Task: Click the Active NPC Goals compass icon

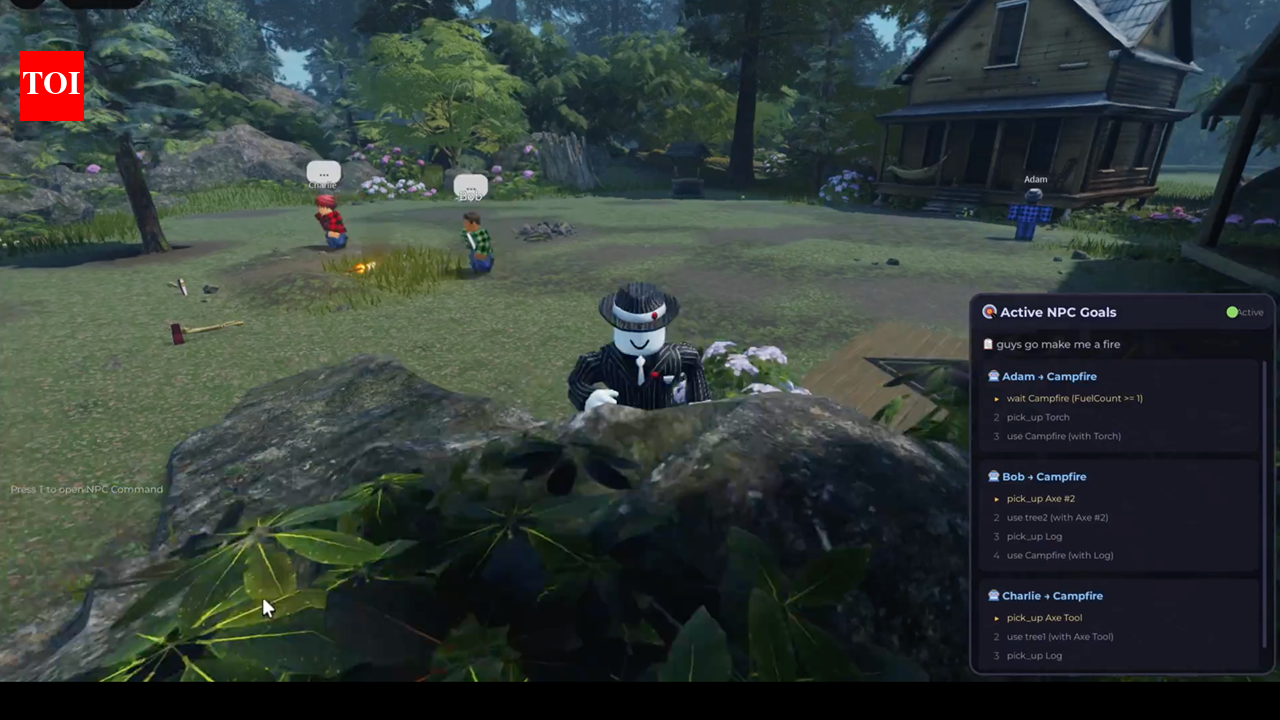Action: 989,312
